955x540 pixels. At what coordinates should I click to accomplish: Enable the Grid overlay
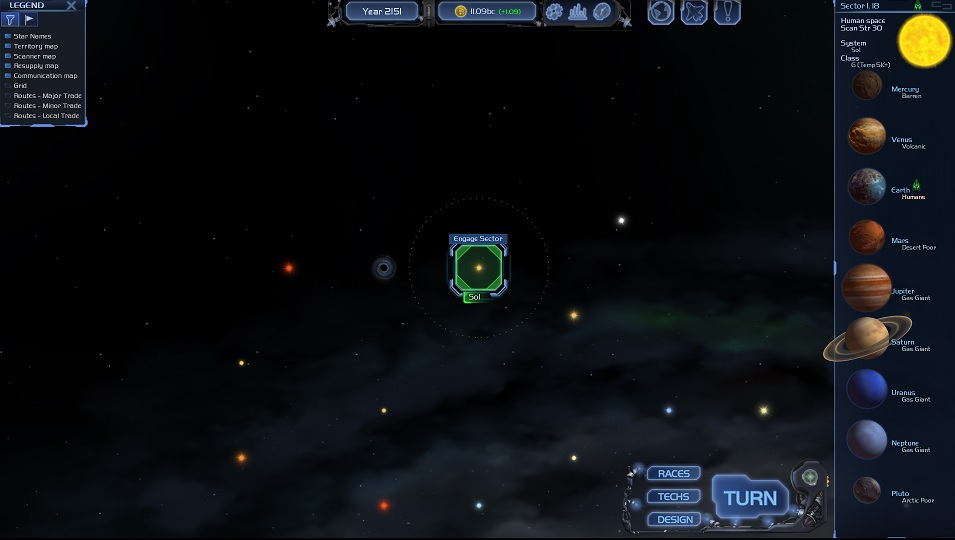pos(8,86)
